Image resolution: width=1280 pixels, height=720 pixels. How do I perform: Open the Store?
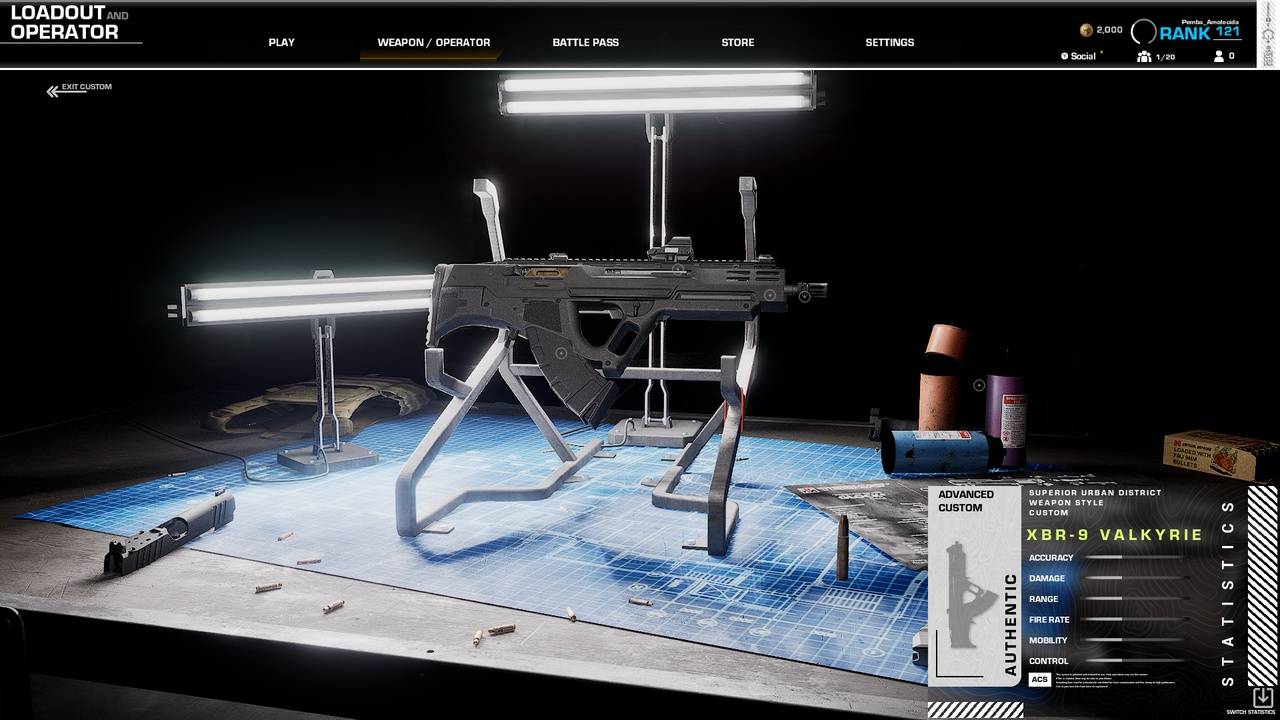737,43
